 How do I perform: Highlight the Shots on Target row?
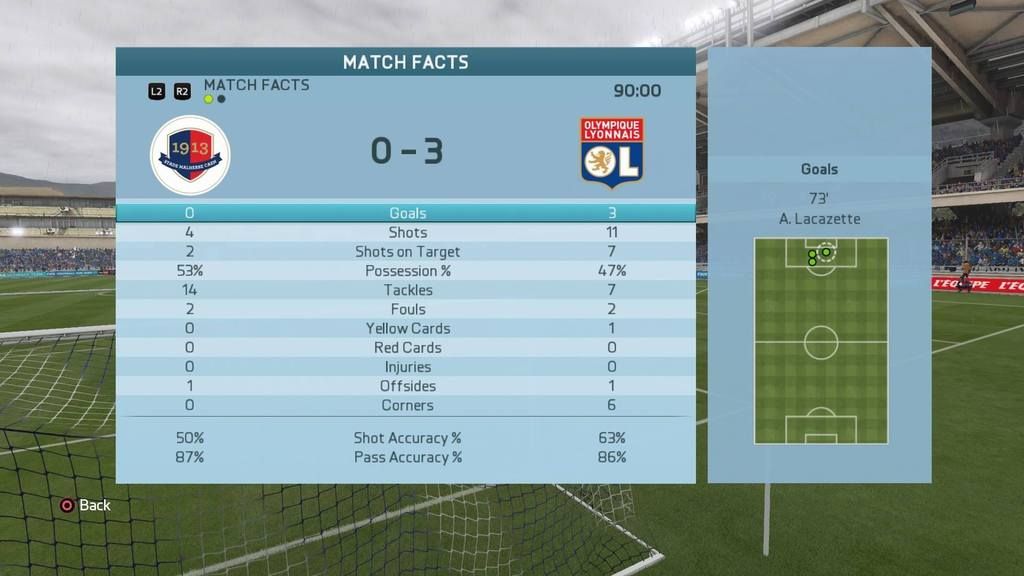pos(407,251)
